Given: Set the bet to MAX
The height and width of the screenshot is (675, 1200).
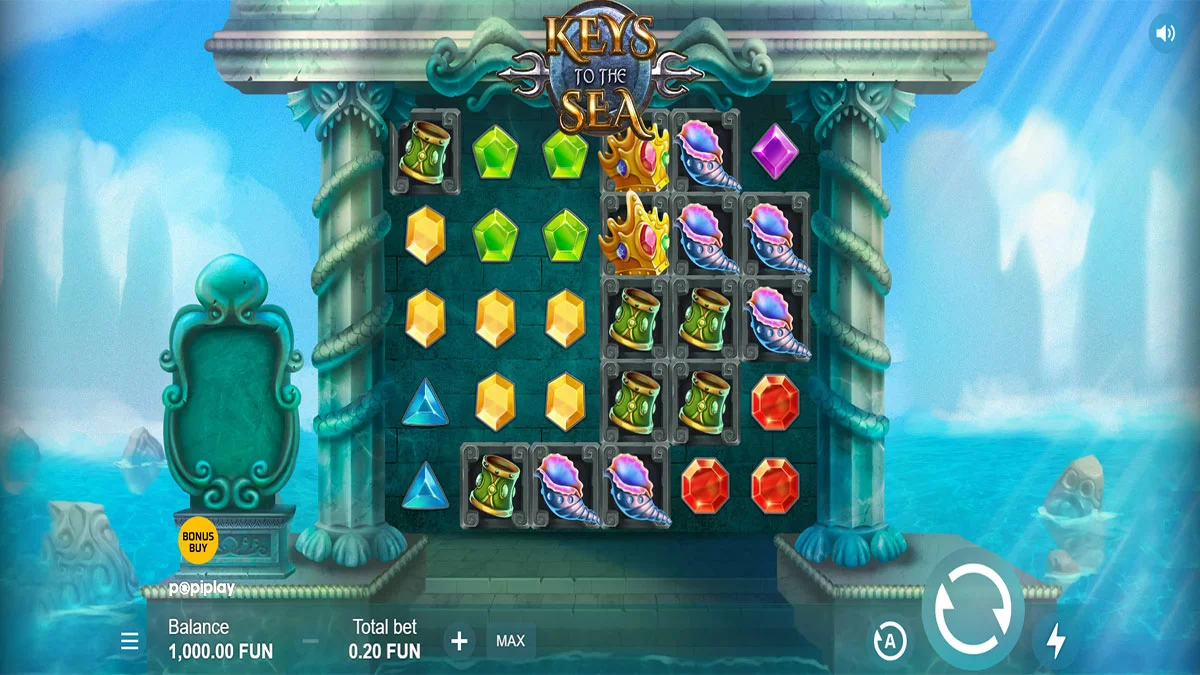Looking at the screenshot, I should point(511,641).
